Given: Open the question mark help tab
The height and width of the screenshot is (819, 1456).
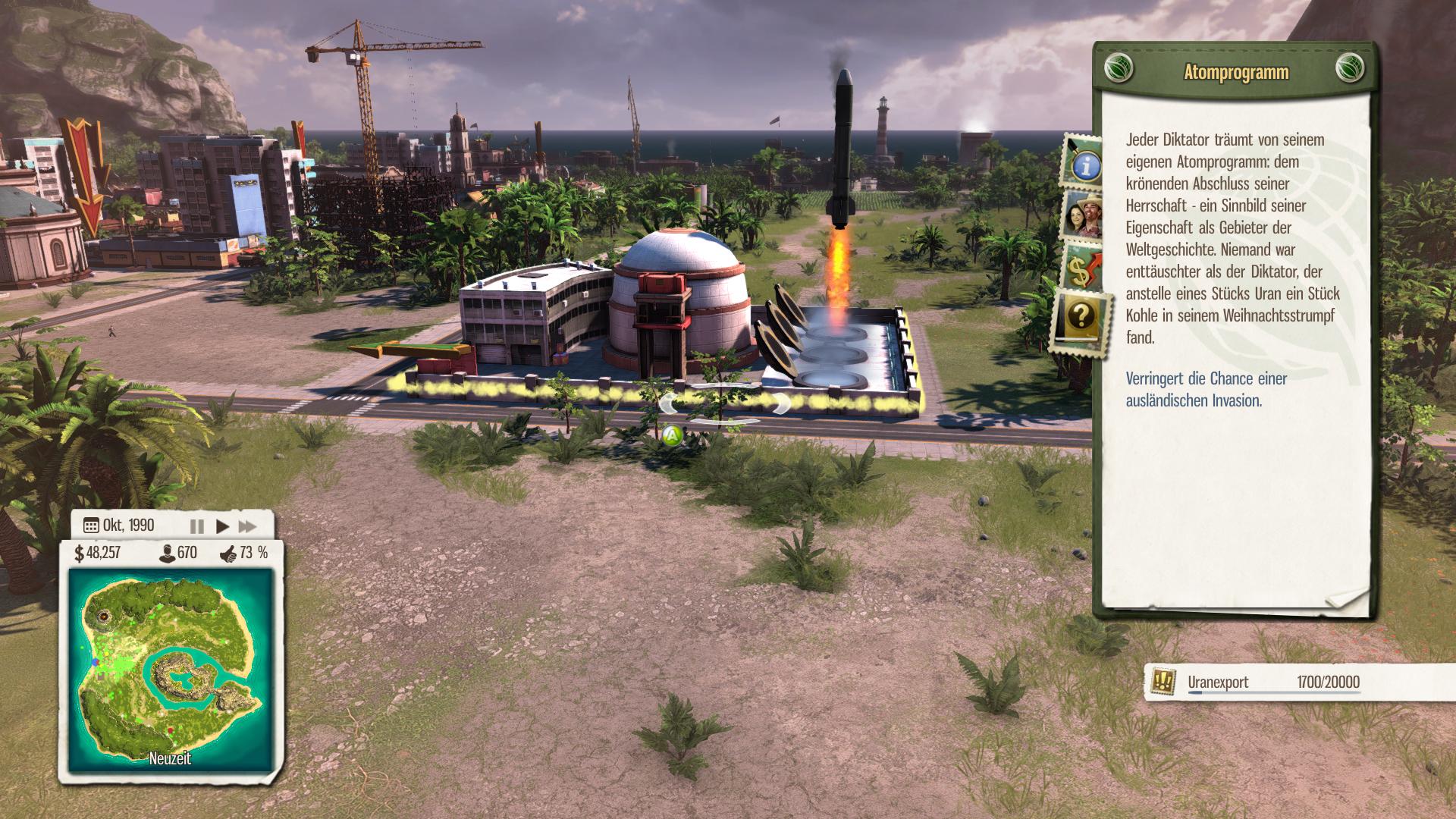Looking at the screenshot, I should 1081,318.
